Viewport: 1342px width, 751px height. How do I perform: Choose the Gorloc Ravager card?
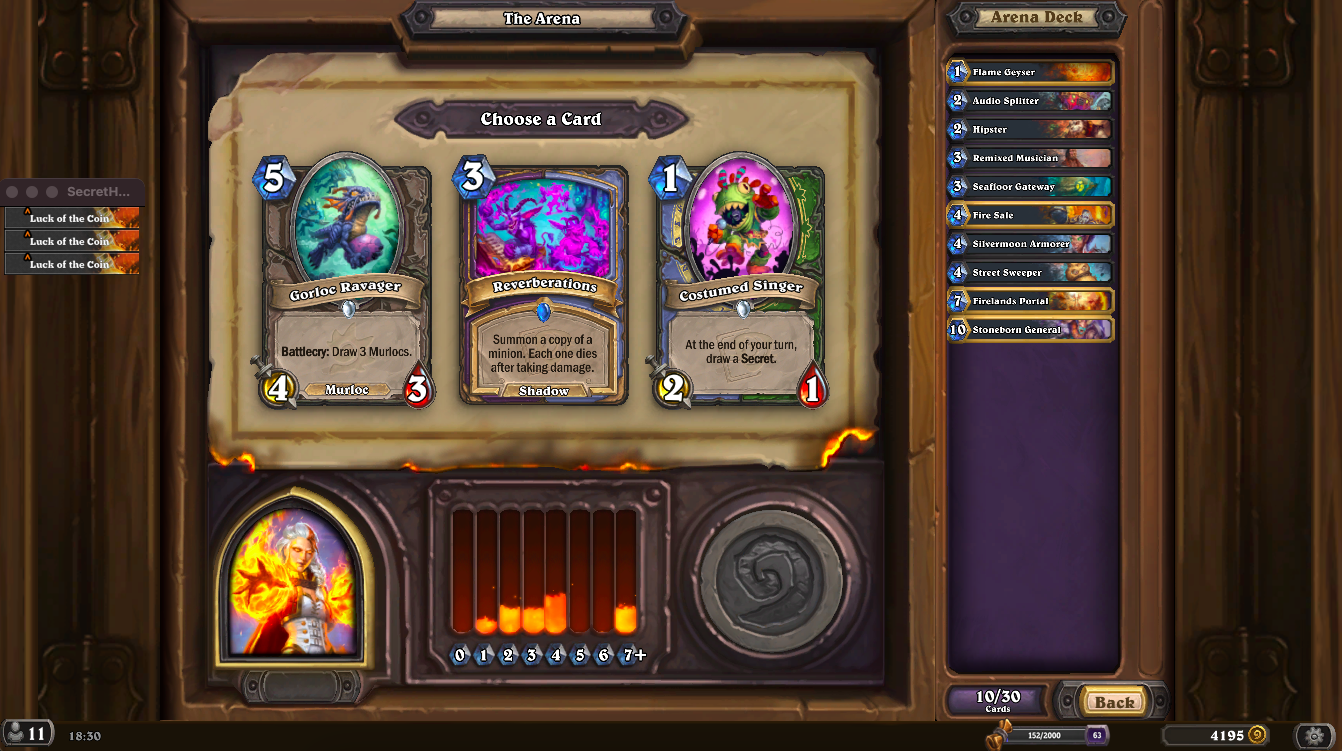point(347,280)
